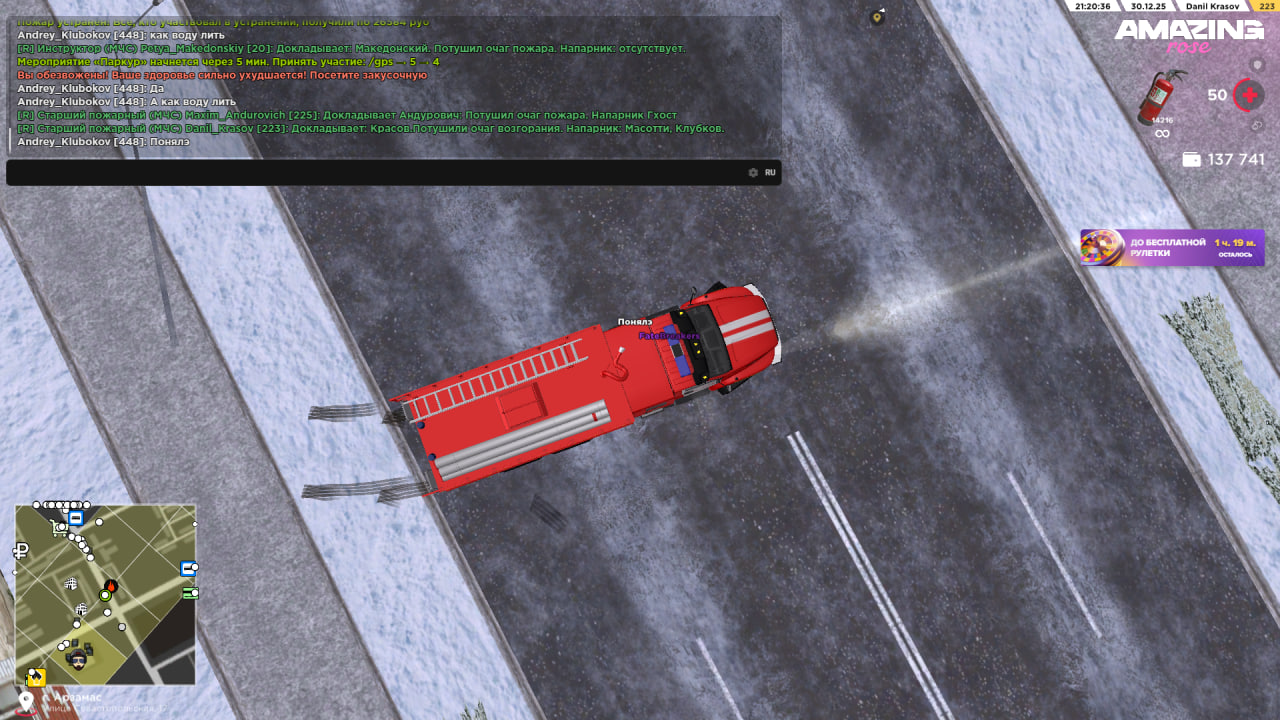The height and width of the screenshot is (720, 1280).
Task: Select the ruble marker on the minimap
Action: coord(21,550)
